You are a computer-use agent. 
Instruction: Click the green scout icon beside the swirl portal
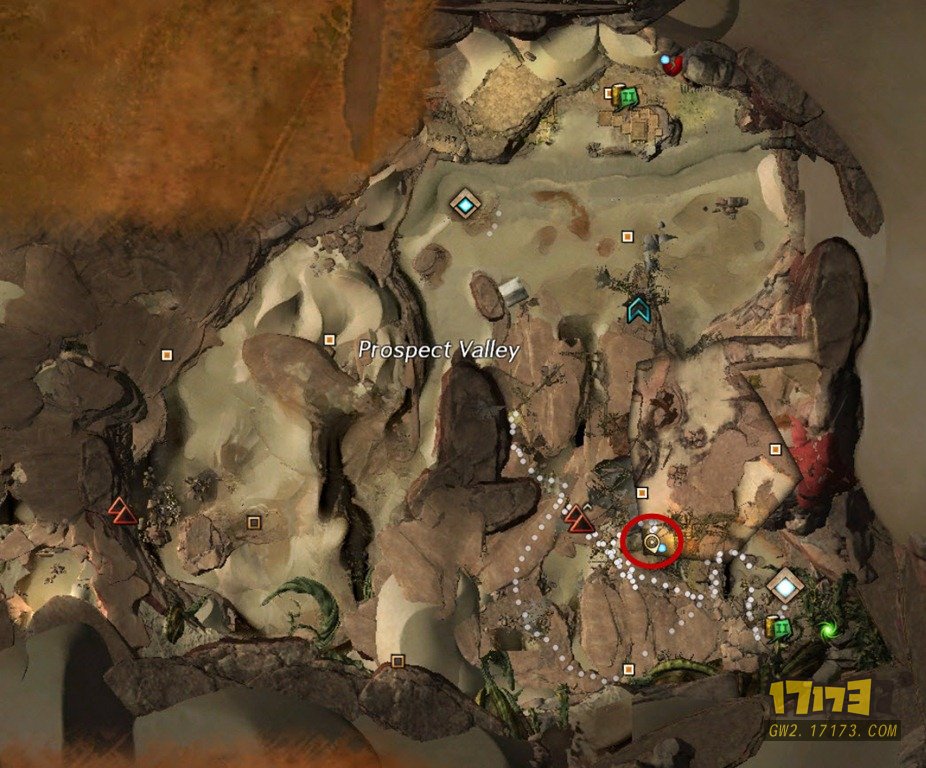tap(782, 627)
